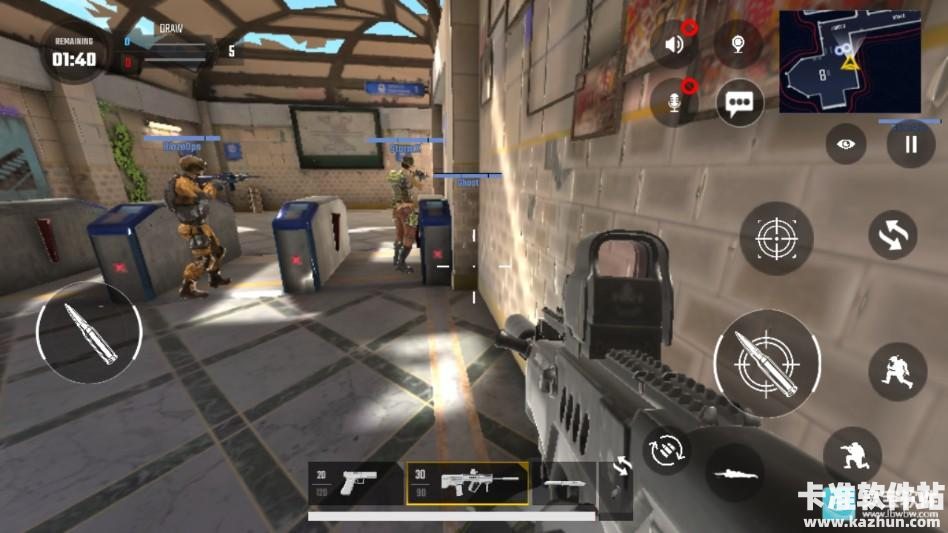
Task: Tap the location ping marker button
Action: 738,44
